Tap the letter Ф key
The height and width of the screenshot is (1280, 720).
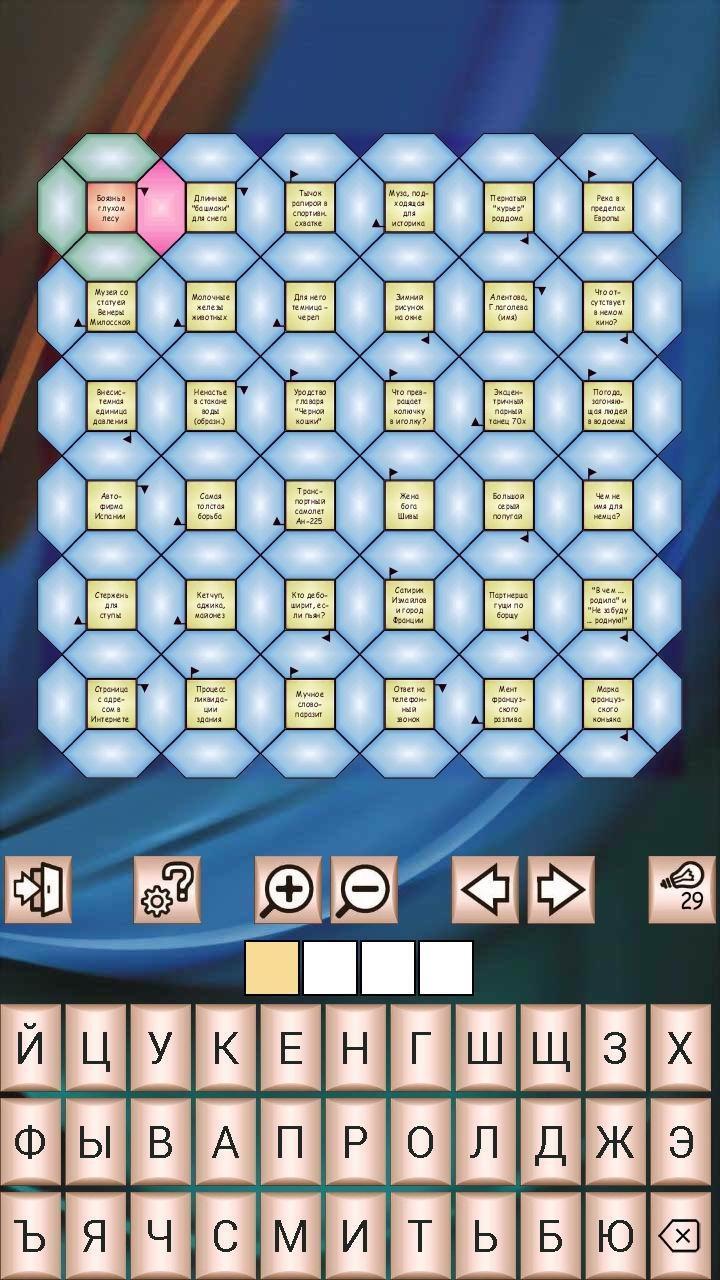click(31, 1142)
